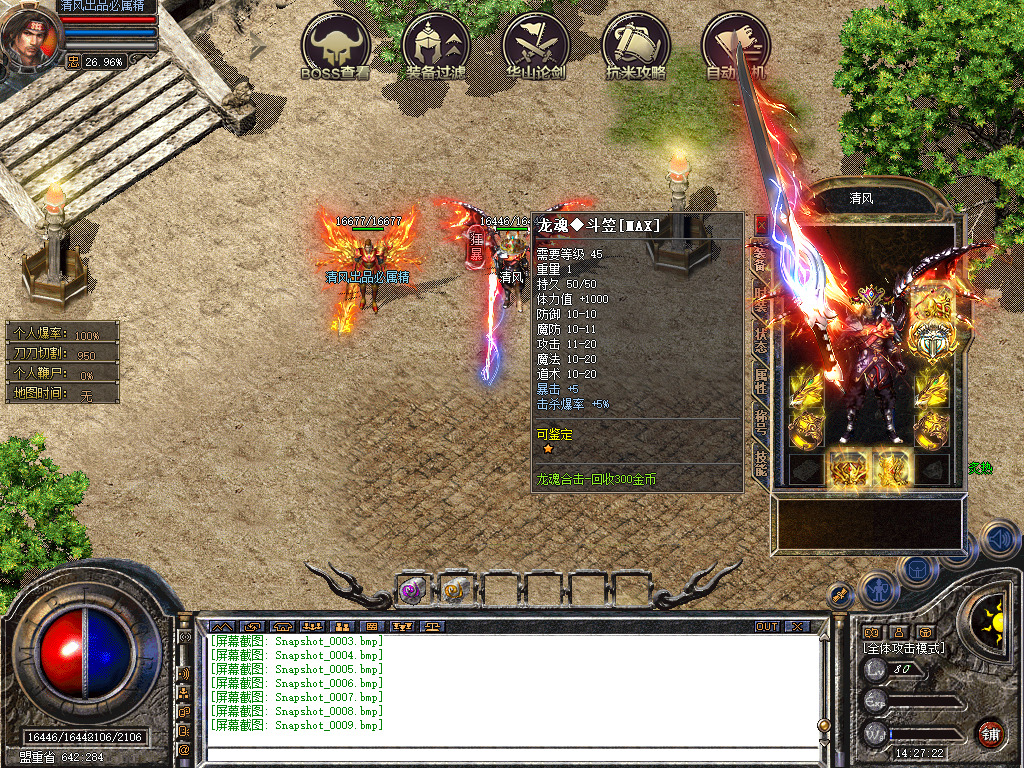Toggle the 全体攻击模式 attack mode label
Image resolution: width=1024 pixels, height=768 pixels.
(904, 648)
